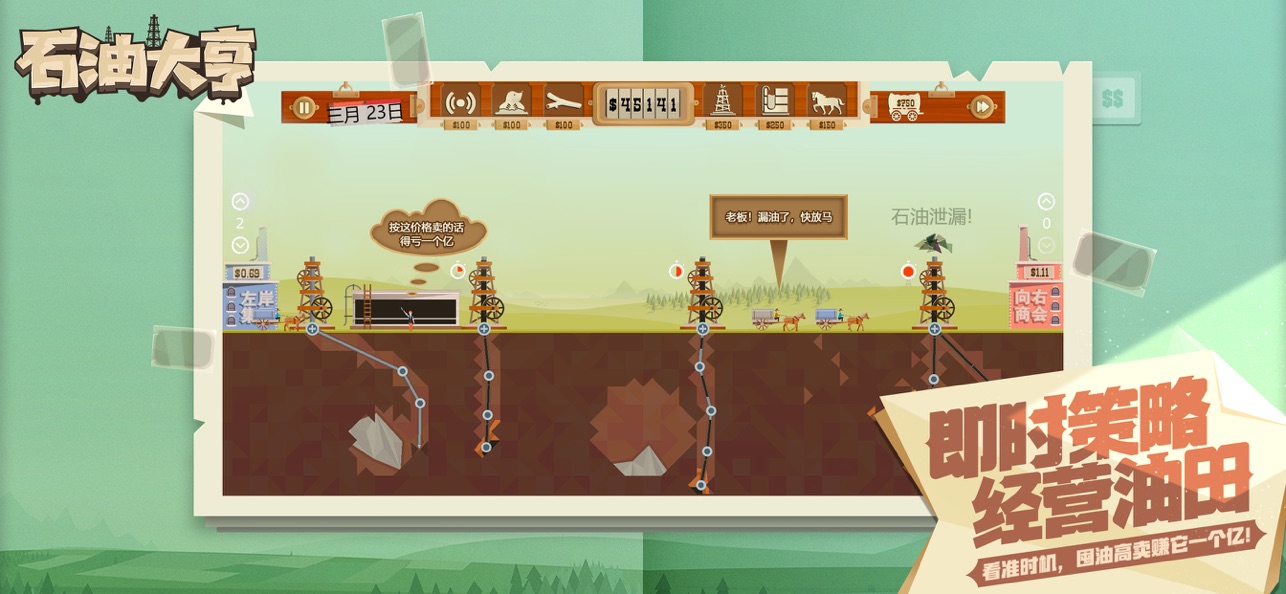Click the red leak alert on the rightmost derrick
1286x594 pixels.
pos(908,270)
